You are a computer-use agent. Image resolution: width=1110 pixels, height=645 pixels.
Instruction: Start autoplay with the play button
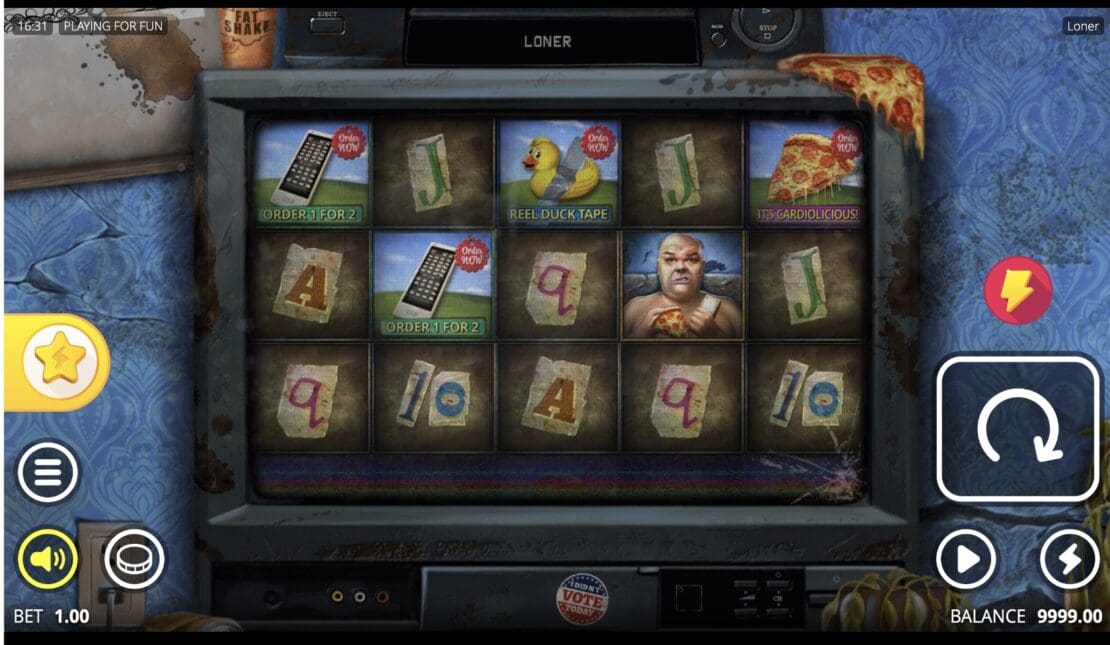966,559
